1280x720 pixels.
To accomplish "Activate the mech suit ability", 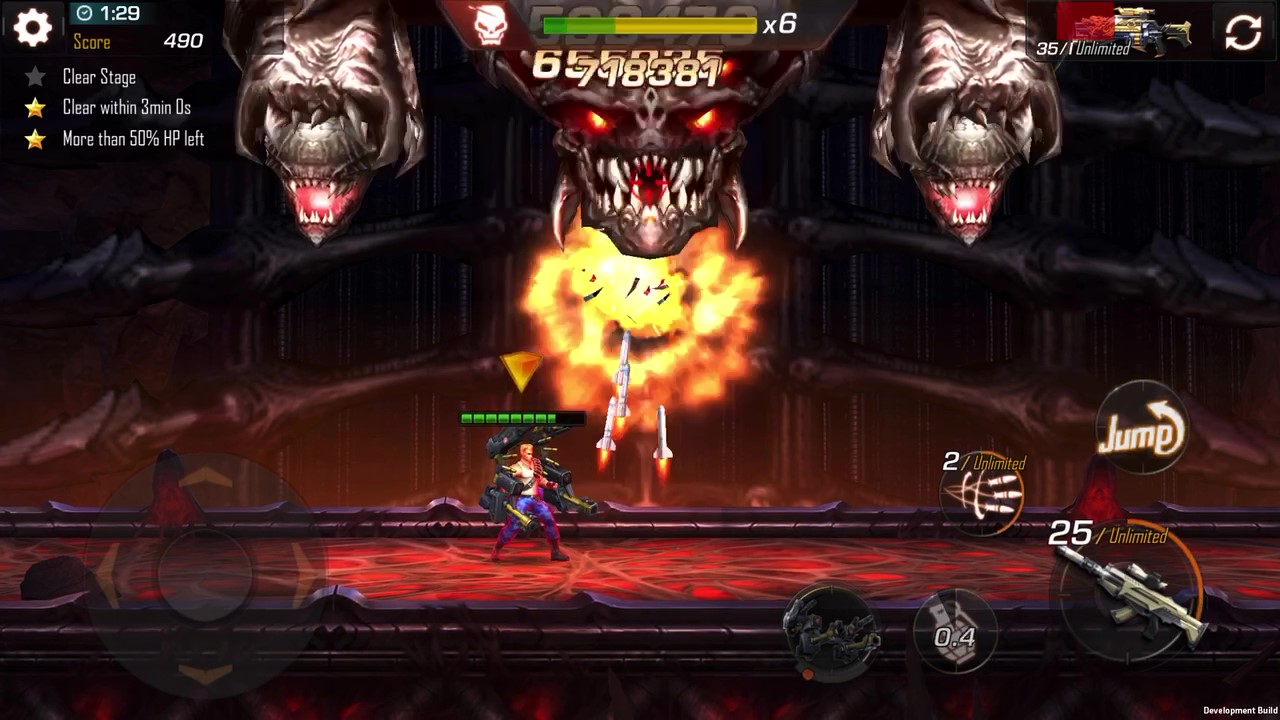I will pyautogui.click(x=829, y=632).
